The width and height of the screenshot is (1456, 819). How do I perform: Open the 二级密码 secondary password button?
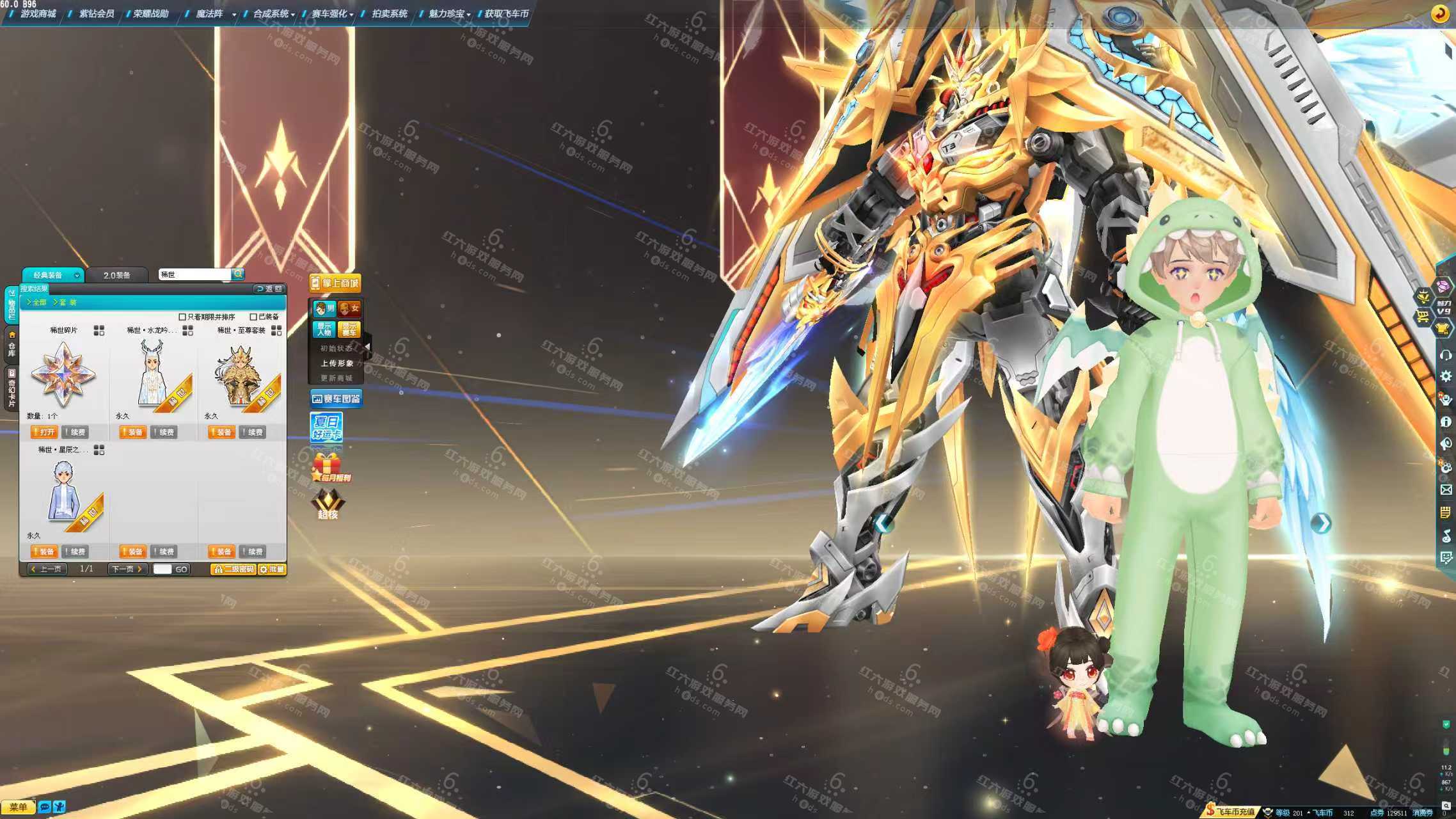coord(233,569)
